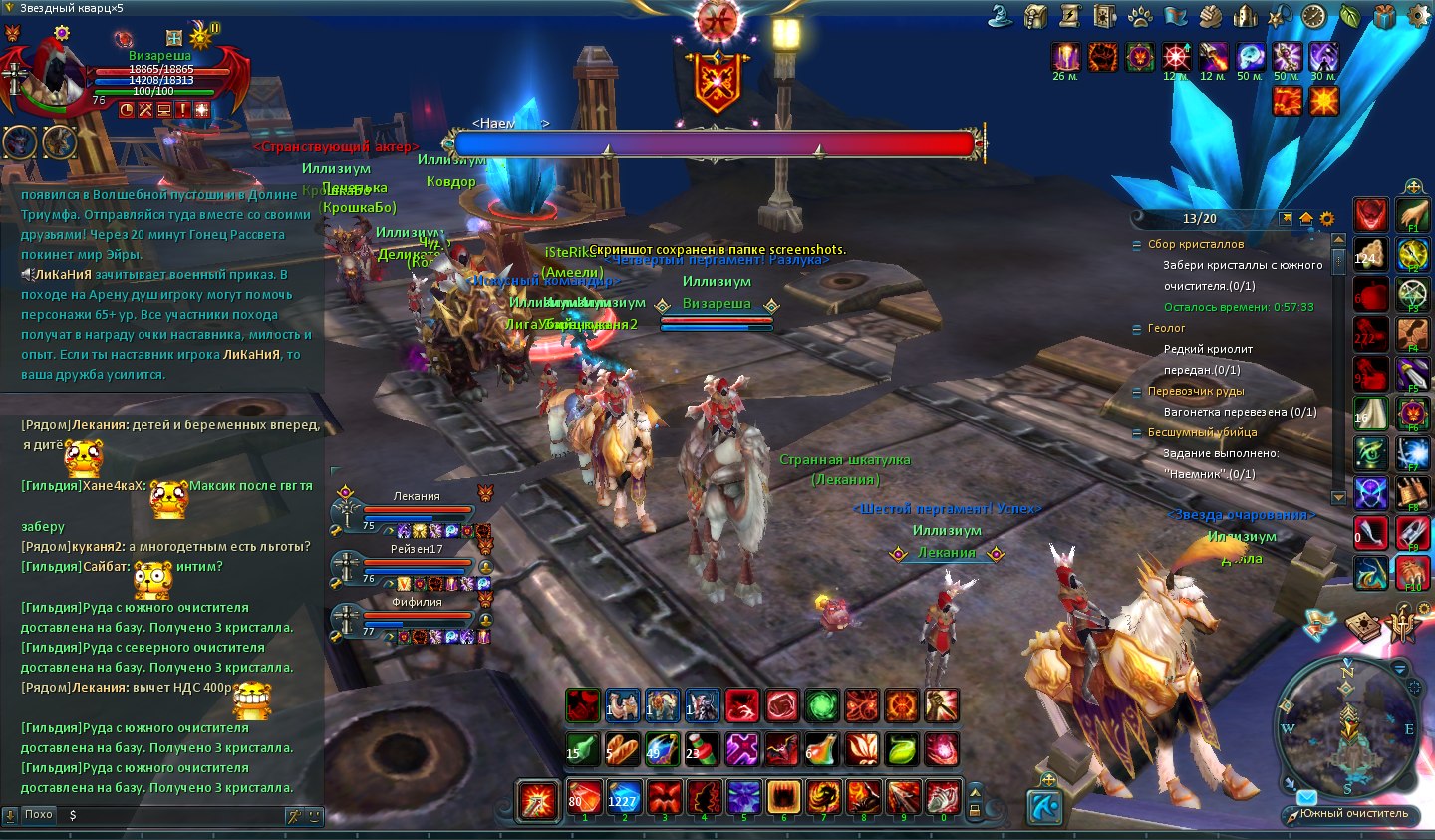Open the paw print pets menu
The width and height of the screenshot is (1435, 840).
pyautogui.click(x=1140, y=16)
